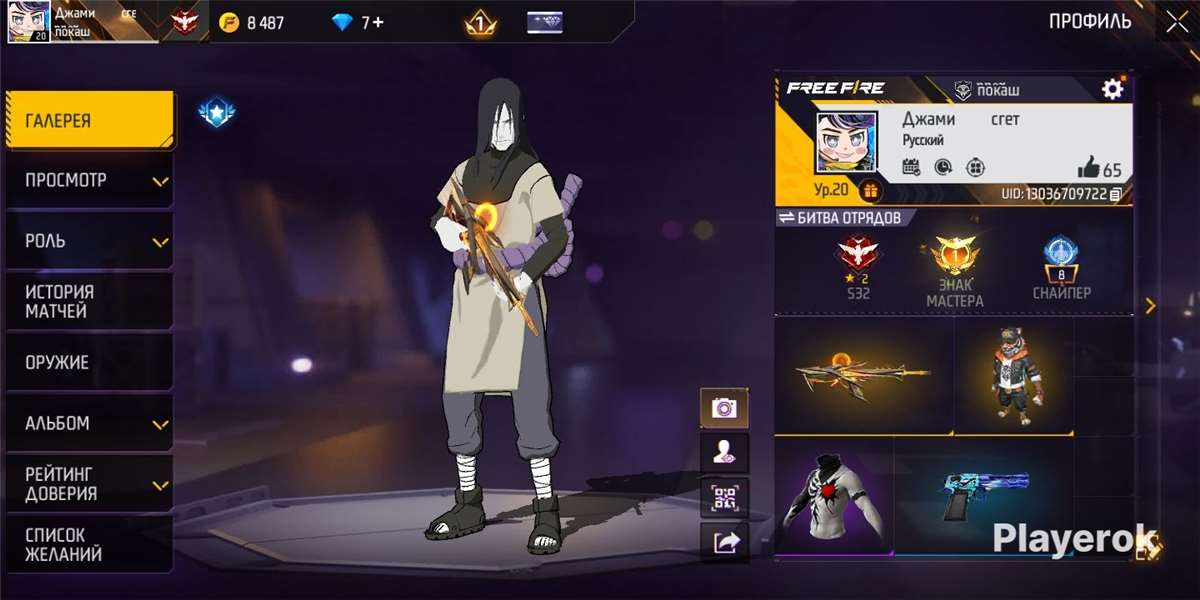Viewport: 1200px width, 600px height.
Task: Take a photo with the camera button
Action: click(x=724, y=408)
